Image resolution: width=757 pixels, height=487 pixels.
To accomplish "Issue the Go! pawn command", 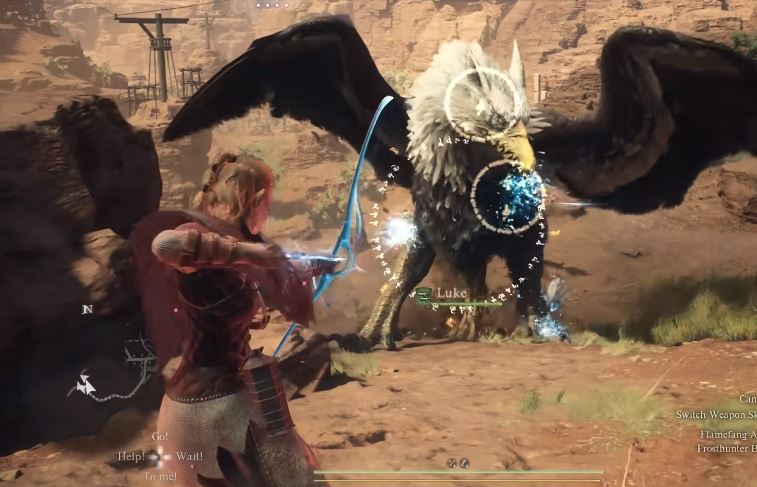I will point(160,437).
